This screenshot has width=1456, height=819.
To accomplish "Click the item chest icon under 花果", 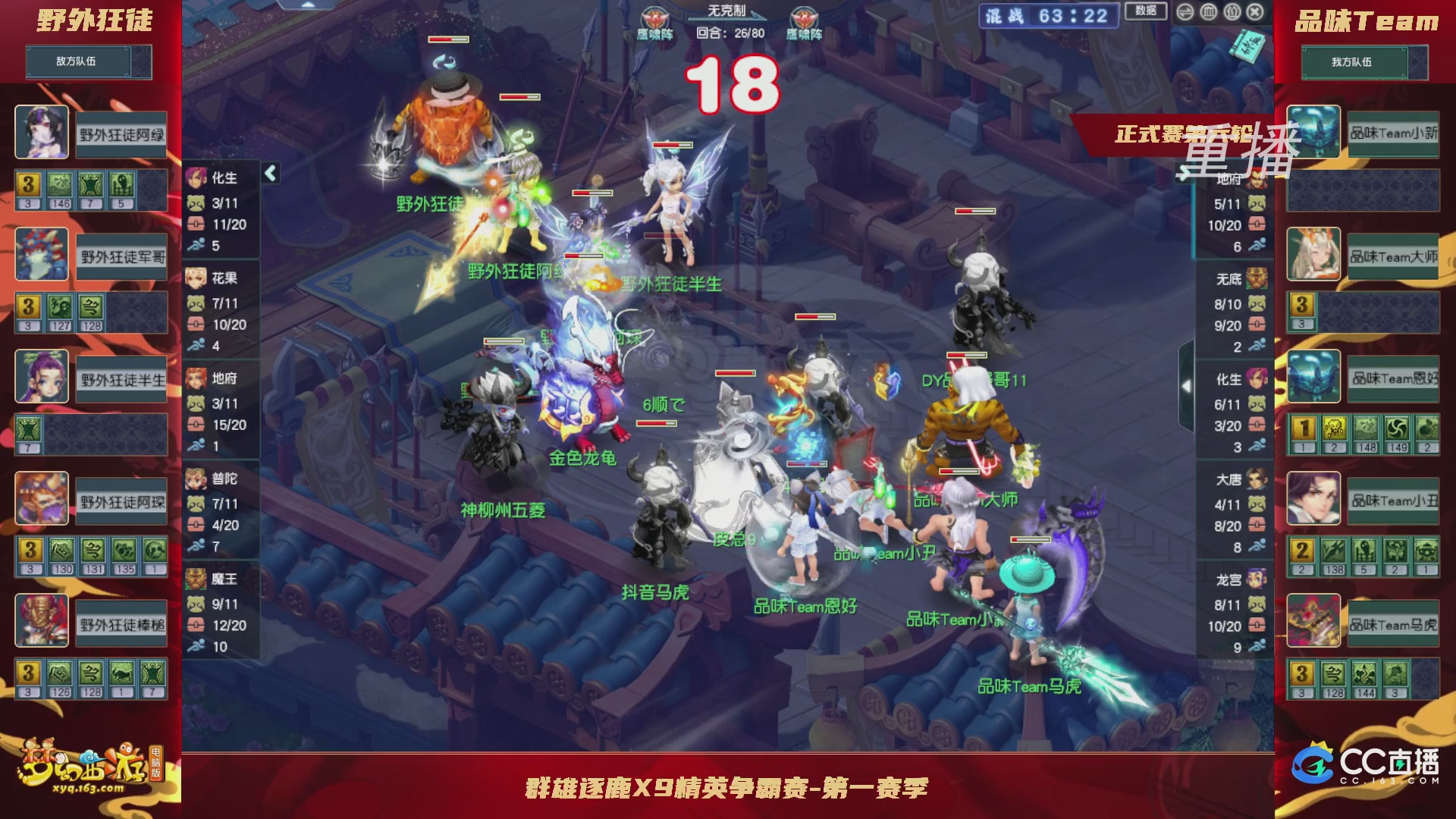I will click(x=196, y=324).
